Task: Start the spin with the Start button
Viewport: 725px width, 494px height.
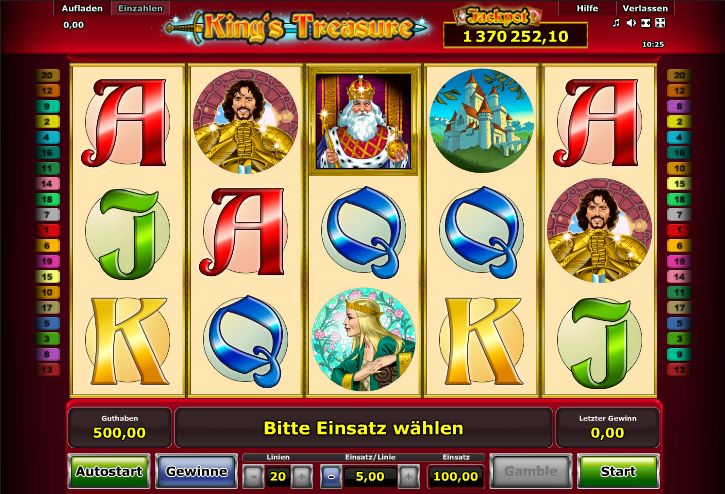Action: (x=617, y=470)
